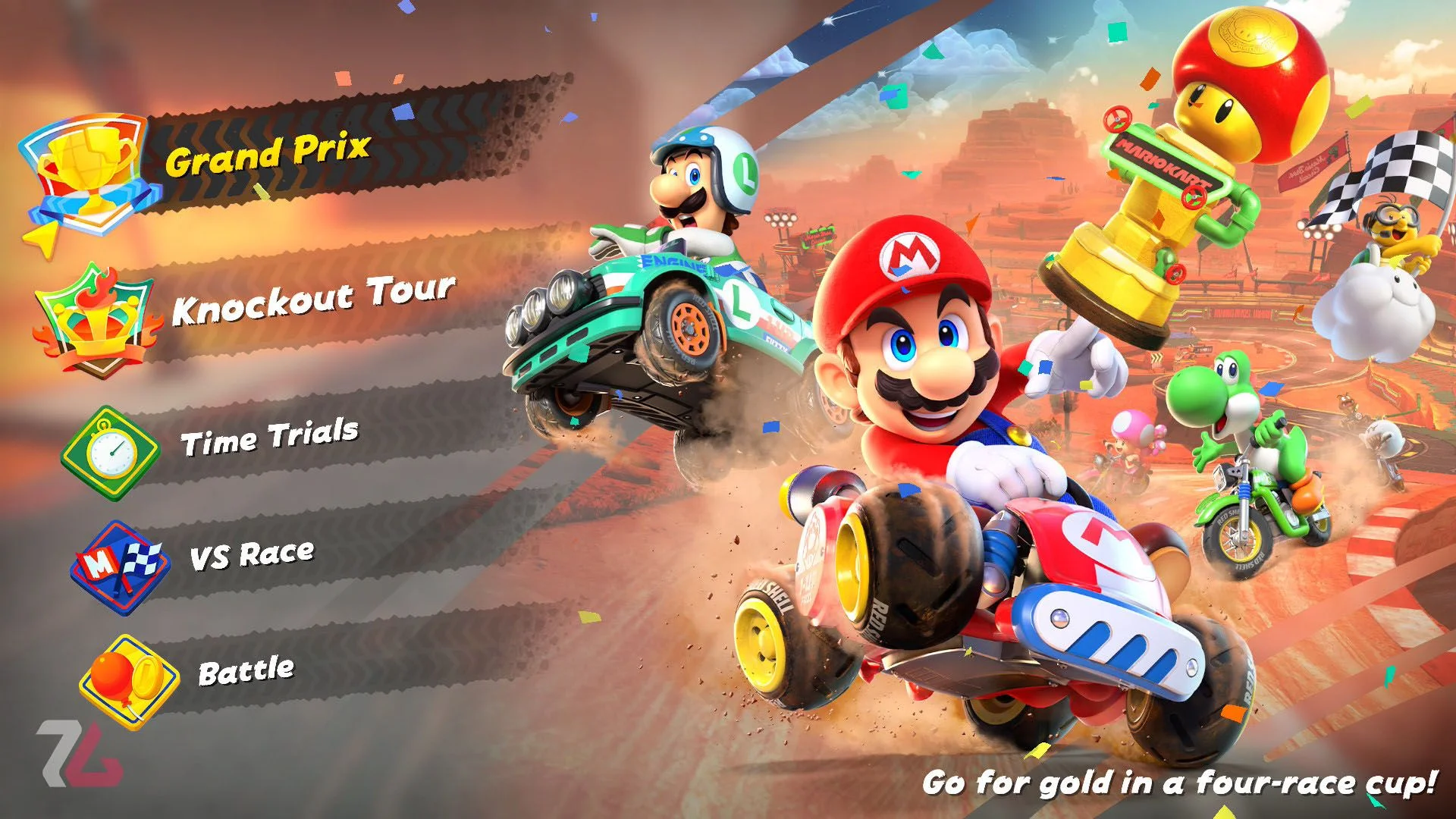Start a VS Race
This screenshot has height=819, width=1456.
[x=252, y=555]
